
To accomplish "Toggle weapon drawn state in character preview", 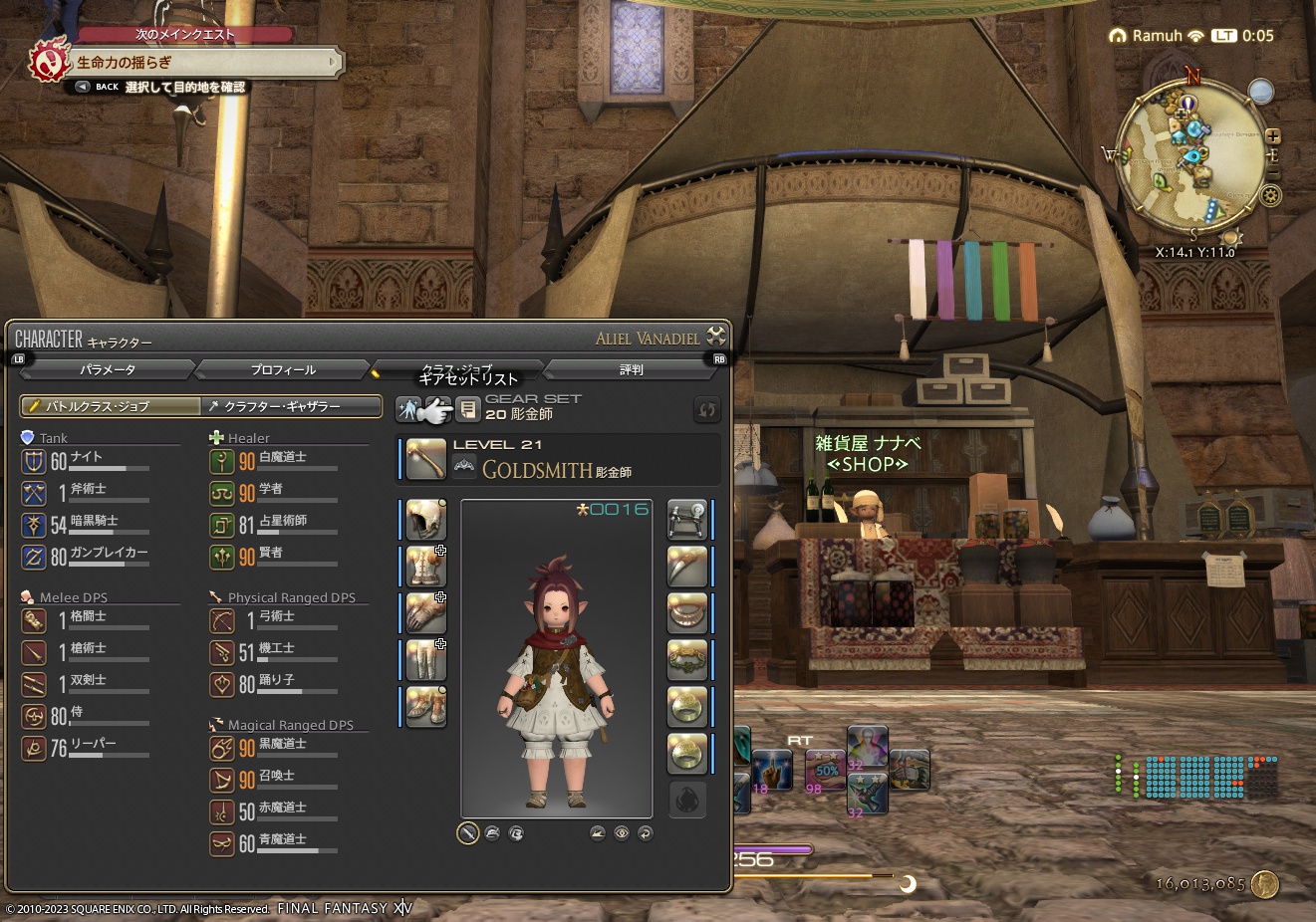I will pyautogui.click(x=467, y=833).
